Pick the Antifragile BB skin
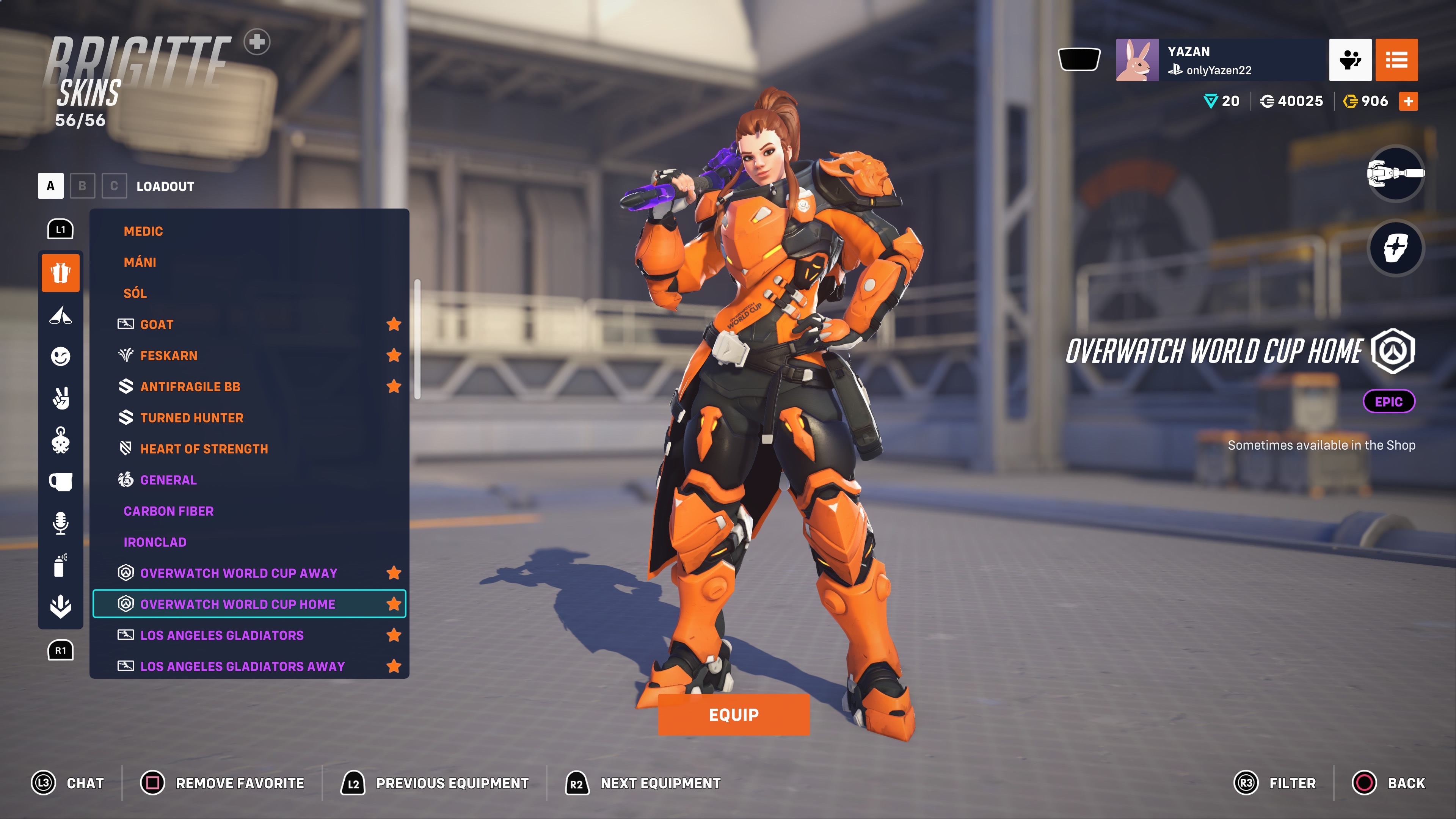Screen dimensions: 1456x819 coord(190,387)
